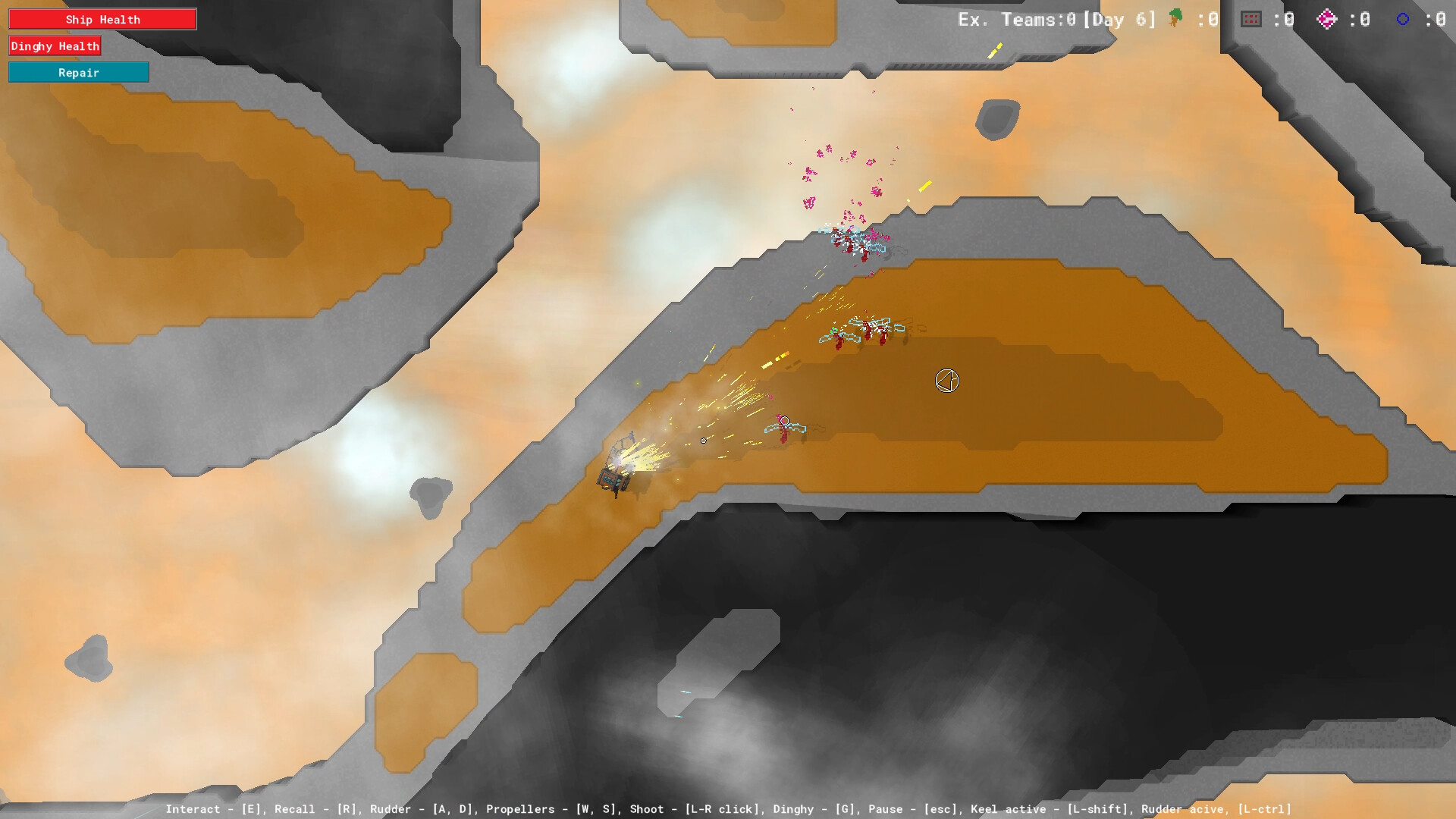Click the compass indicator on the map

pos(946,381)
